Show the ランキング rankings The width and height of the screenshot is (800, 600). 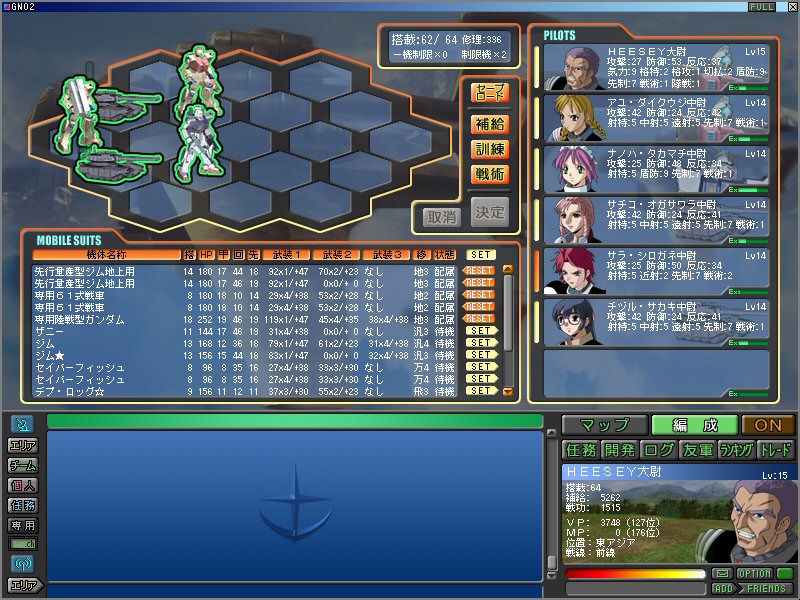[736, 450]
